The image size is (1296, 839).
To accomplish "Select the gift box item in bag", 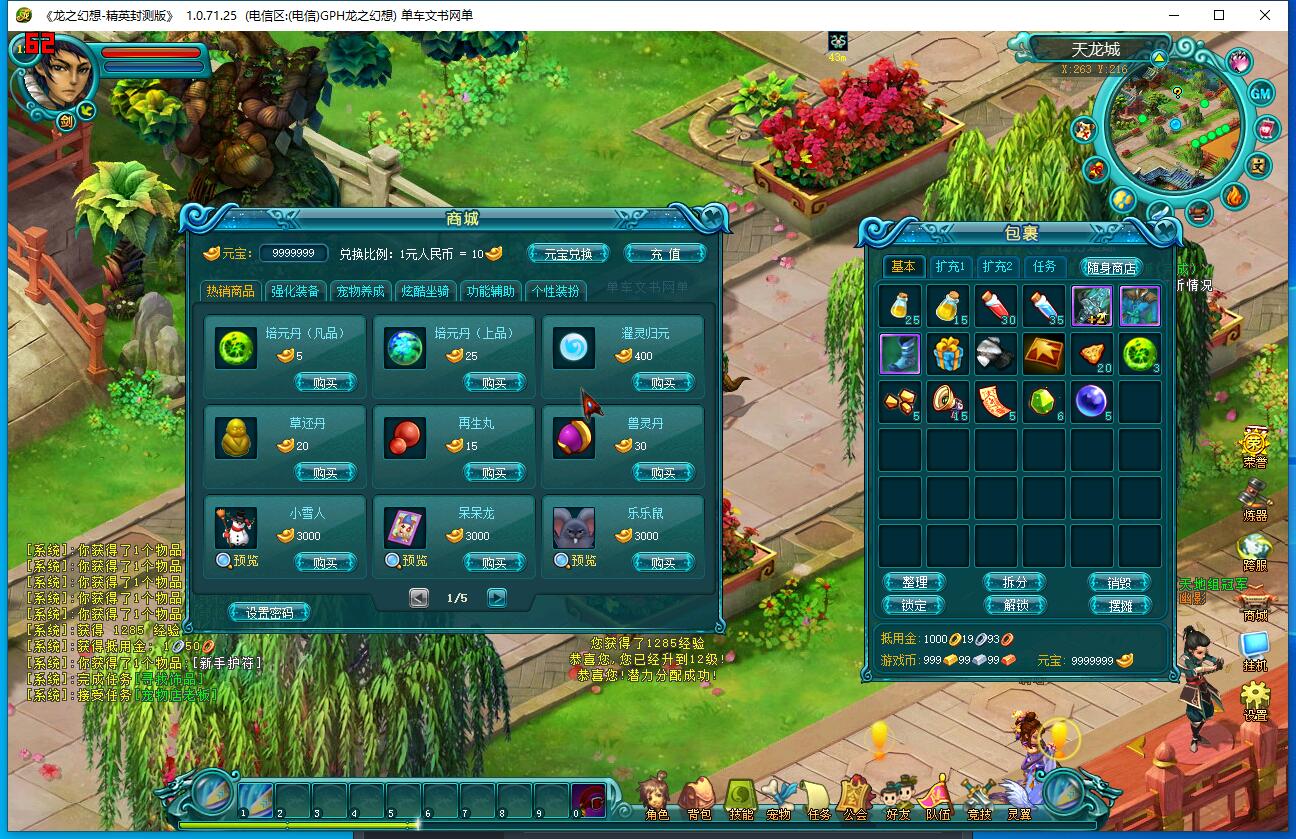I will pos(947,354).
